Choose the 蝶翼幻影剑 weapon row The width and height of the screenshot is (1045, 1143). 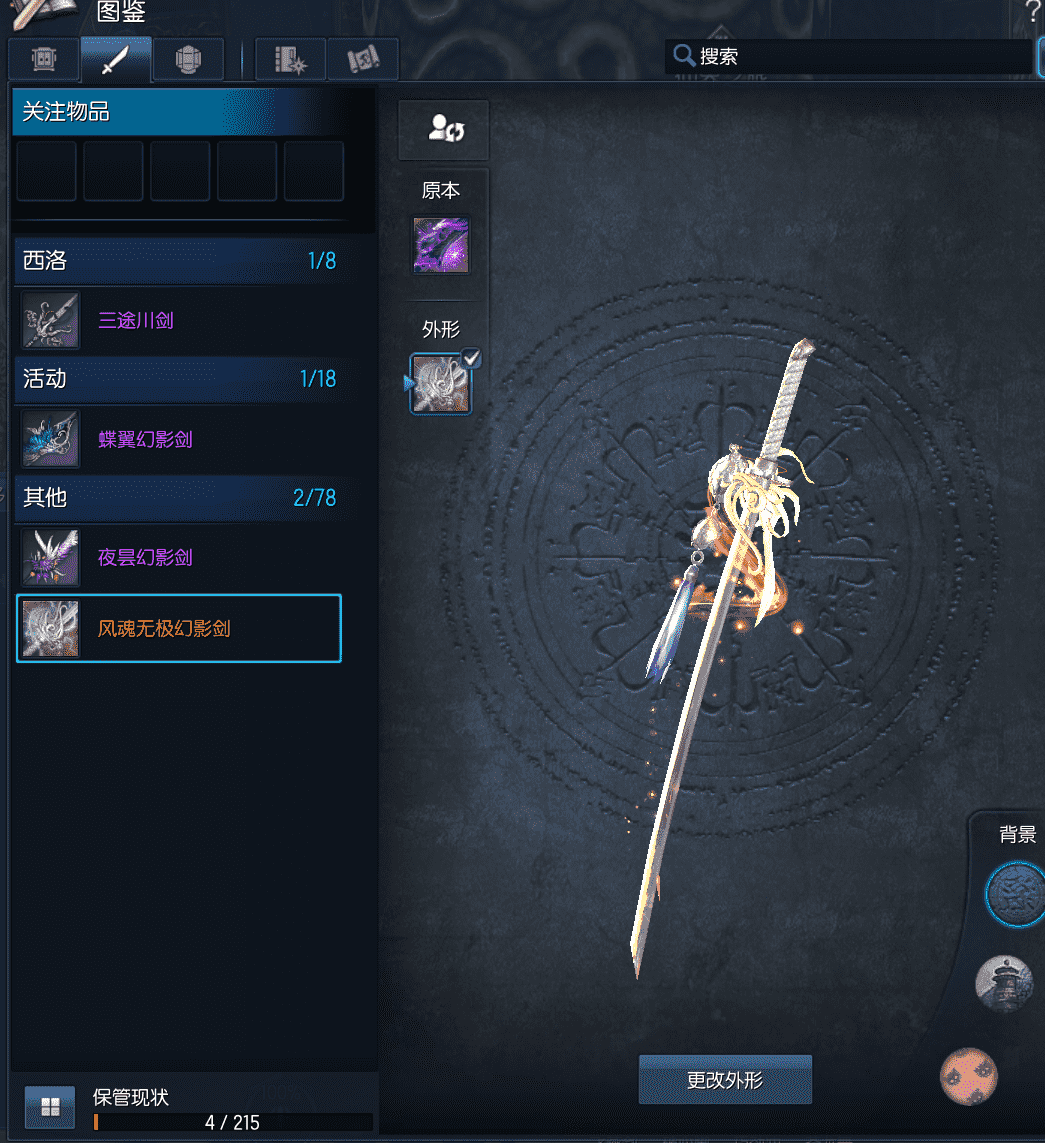[x=180, y=439]
